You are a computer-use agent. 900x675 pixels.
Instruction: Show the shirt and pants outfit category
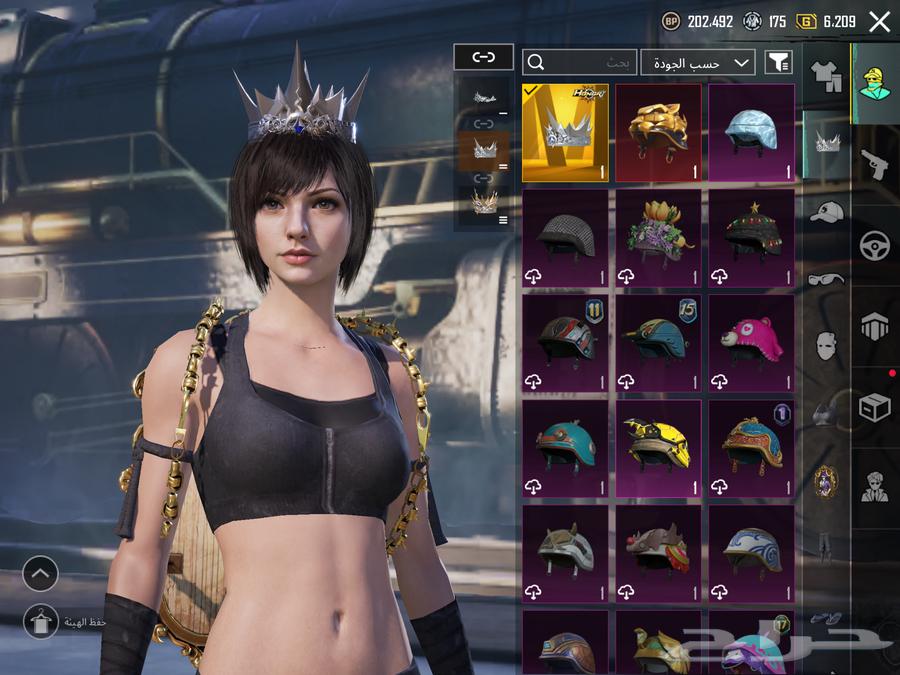pos(826,77)
